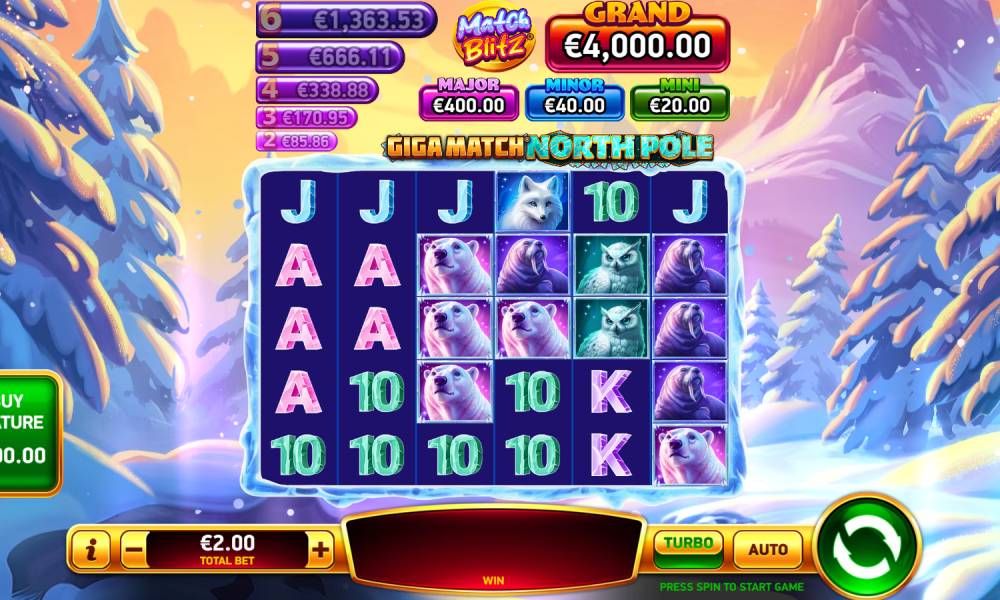Image resolution: width=1000 pixels, height=600 pixels.
Task: Open the game info paytable
Action: click(x=92, y=548)
